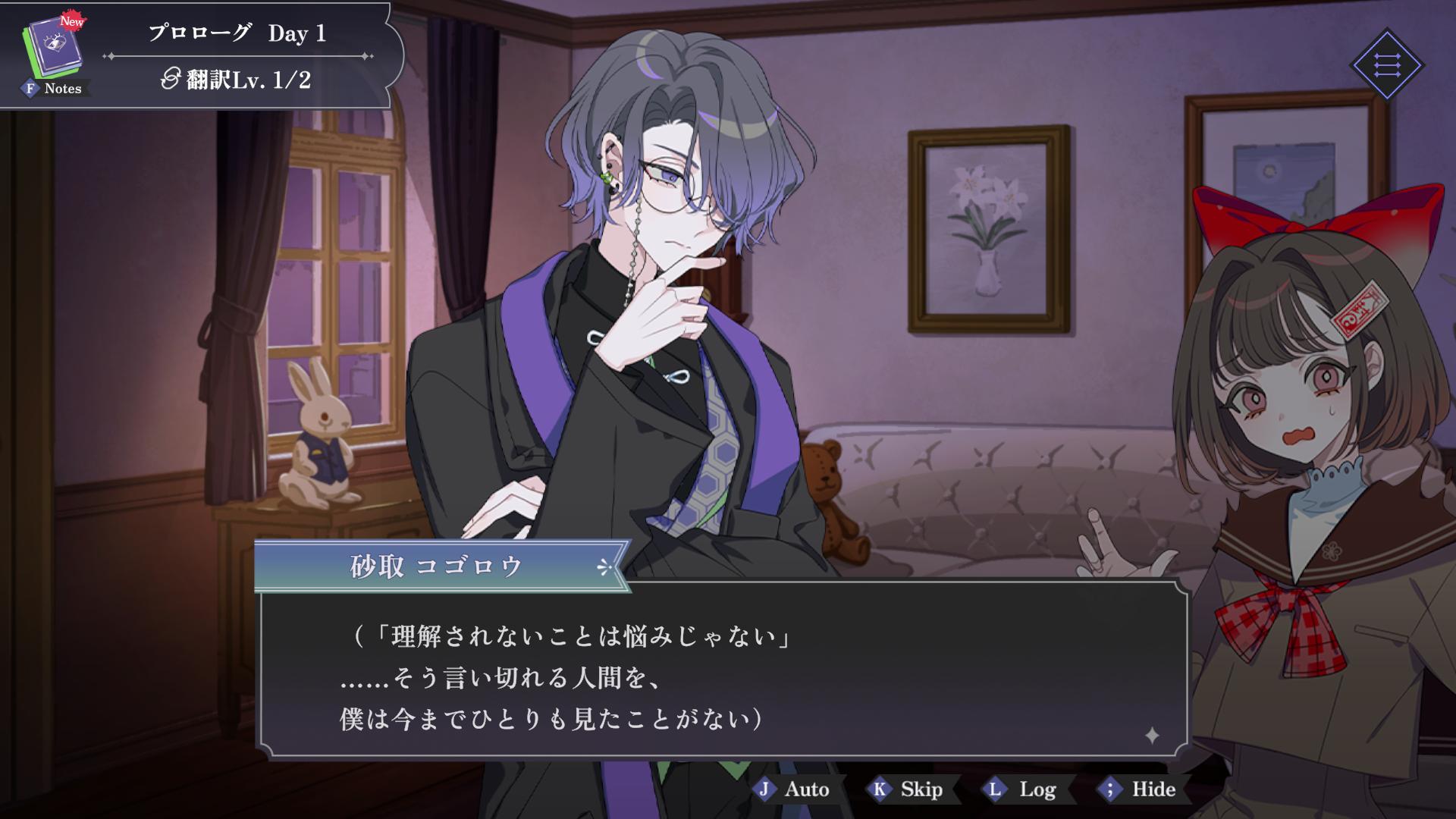1456x819 pixels.
Task: Click the translation cycle icon beside 翻訳Lv.
Action: pyautogui.click(x=171, y=77)
